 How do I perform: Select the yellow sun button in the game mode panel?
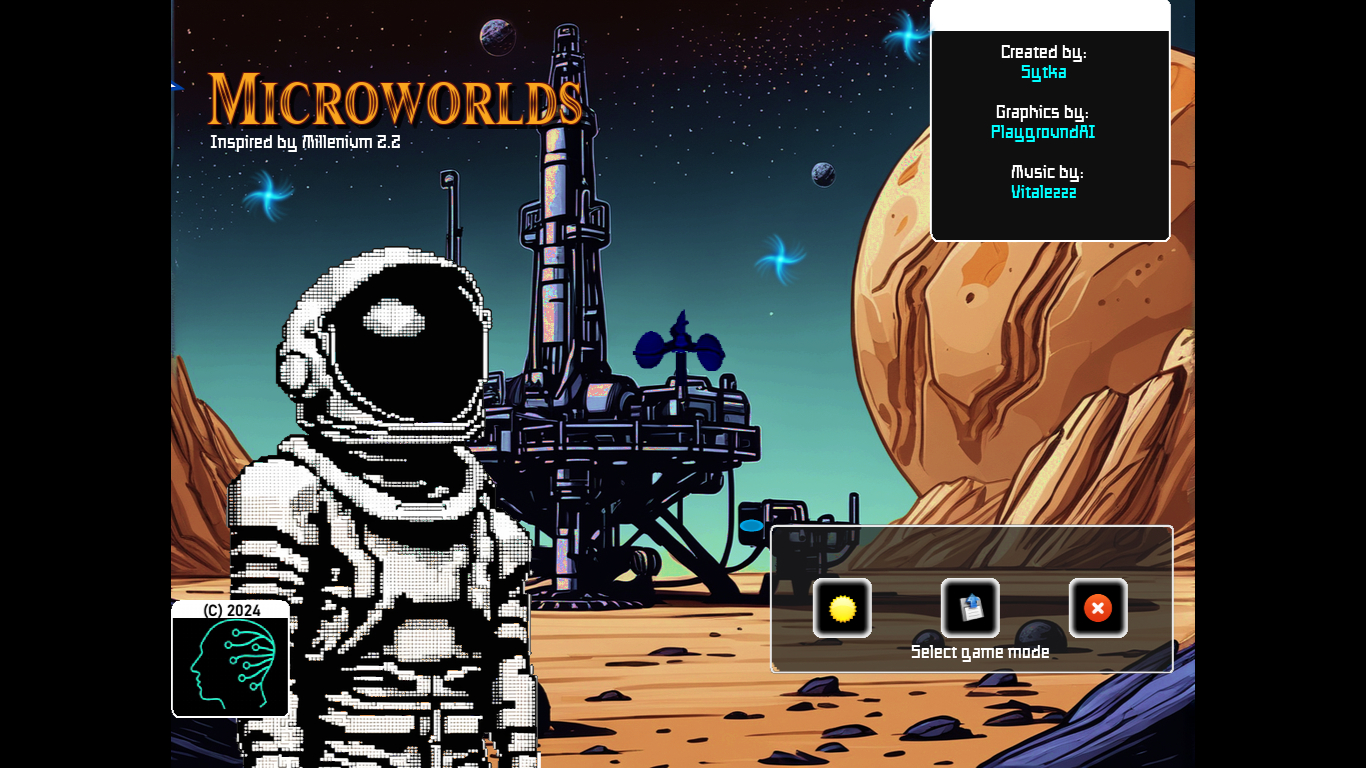(842, 608)
